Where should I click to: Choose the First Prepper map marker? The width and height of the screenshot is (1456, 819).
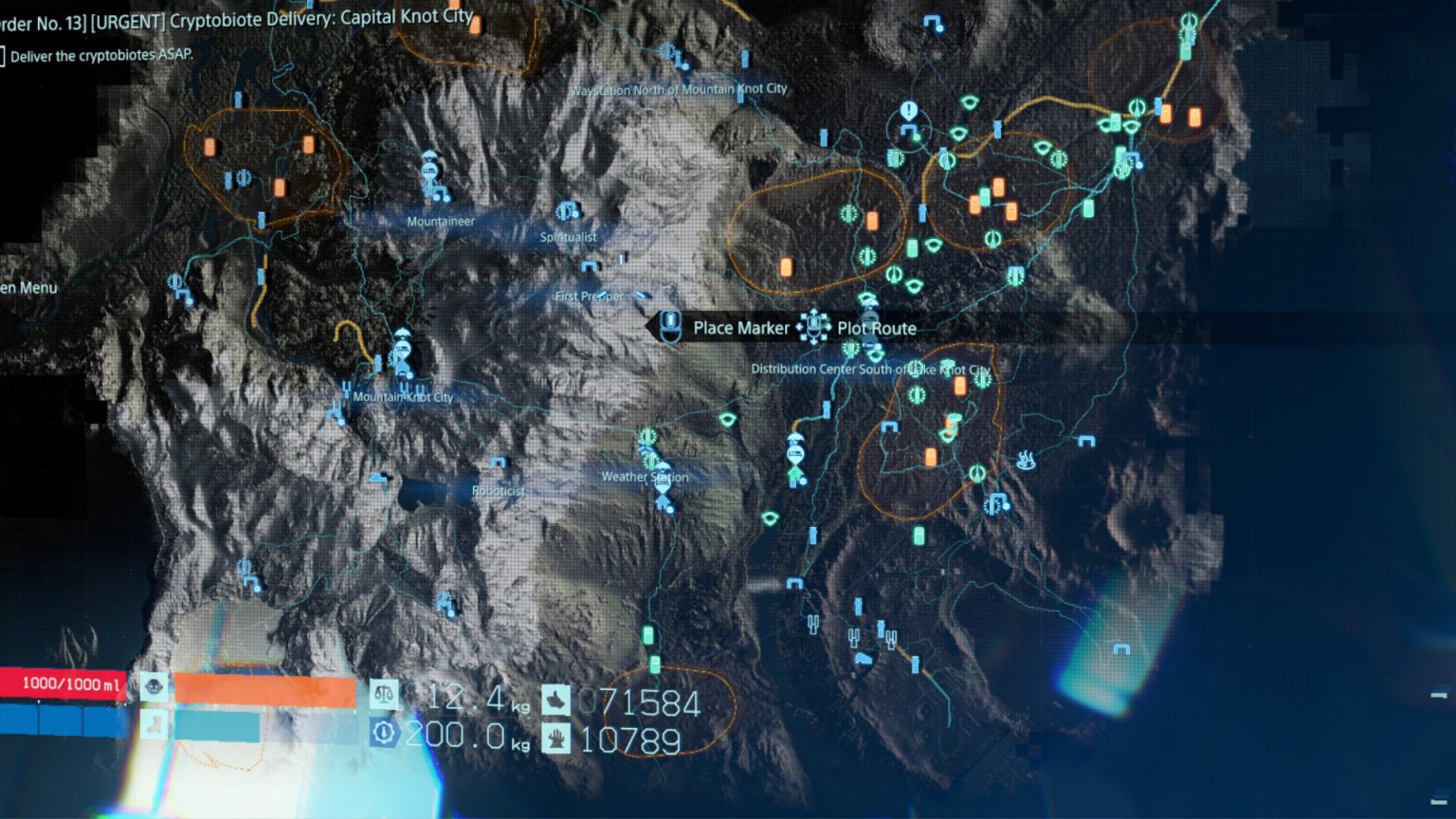click(x=590, y=268)
